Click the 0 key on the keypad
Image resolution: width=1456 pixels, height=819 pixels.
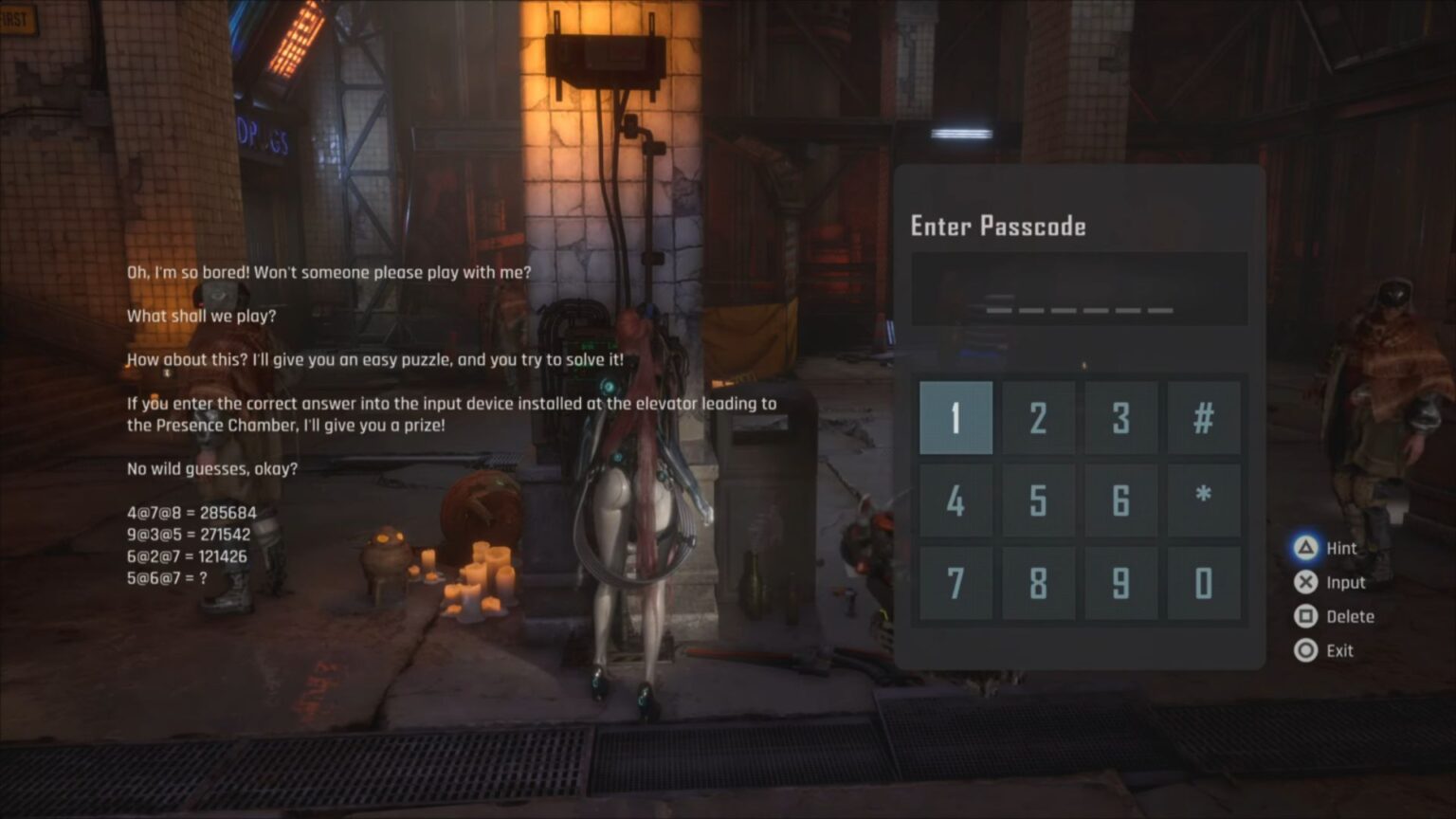[1204, 583]
